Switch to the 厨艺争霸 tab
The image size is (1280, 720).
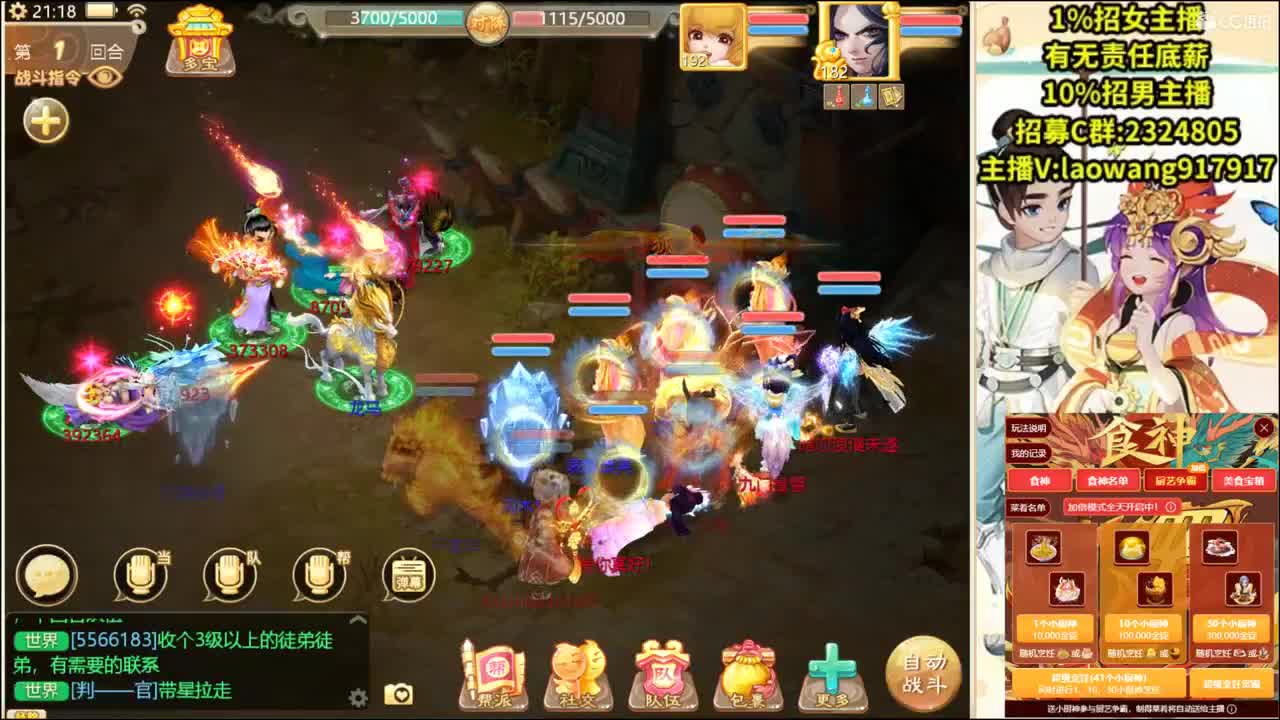pos(1175,481)
